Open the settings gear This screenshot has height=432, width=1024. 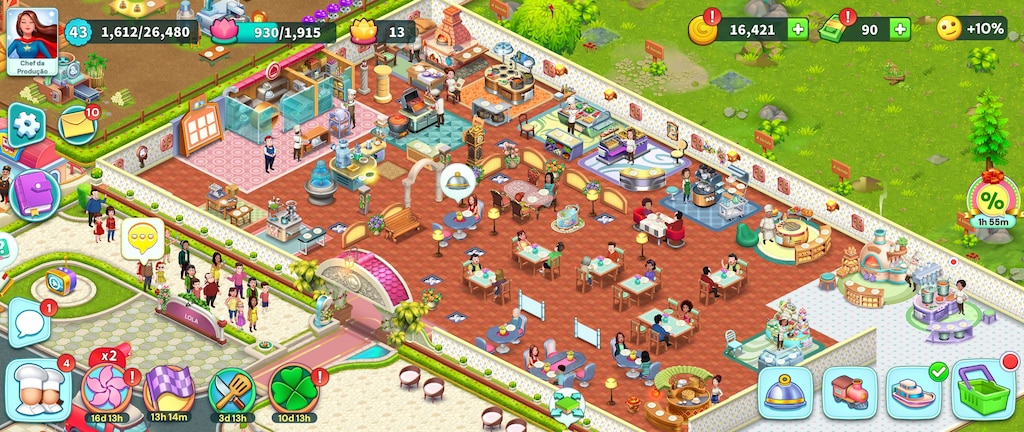click(x=27, y=126)
